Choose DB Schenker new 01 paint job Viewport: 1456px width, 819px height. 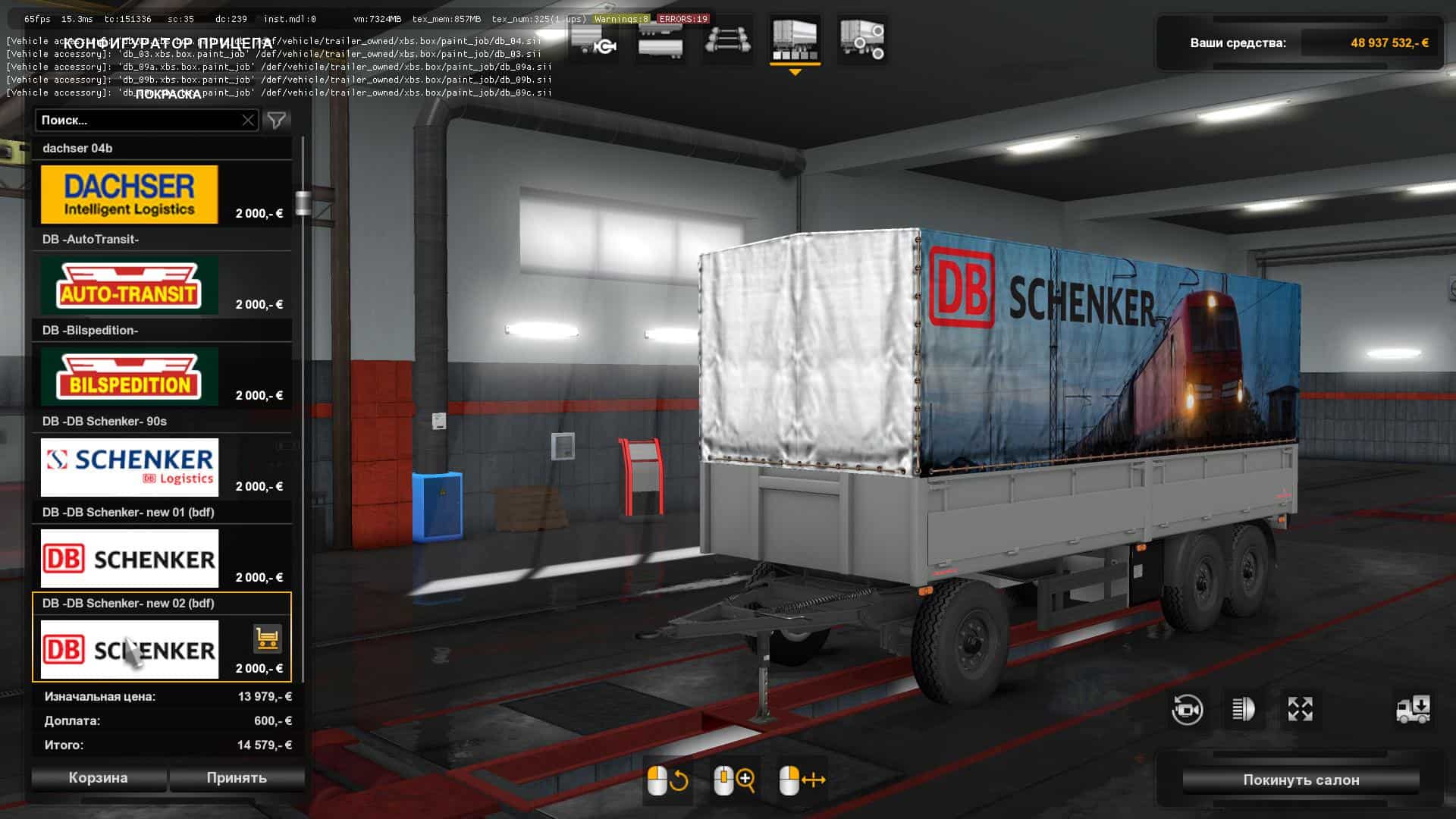(x=129, y=559)
